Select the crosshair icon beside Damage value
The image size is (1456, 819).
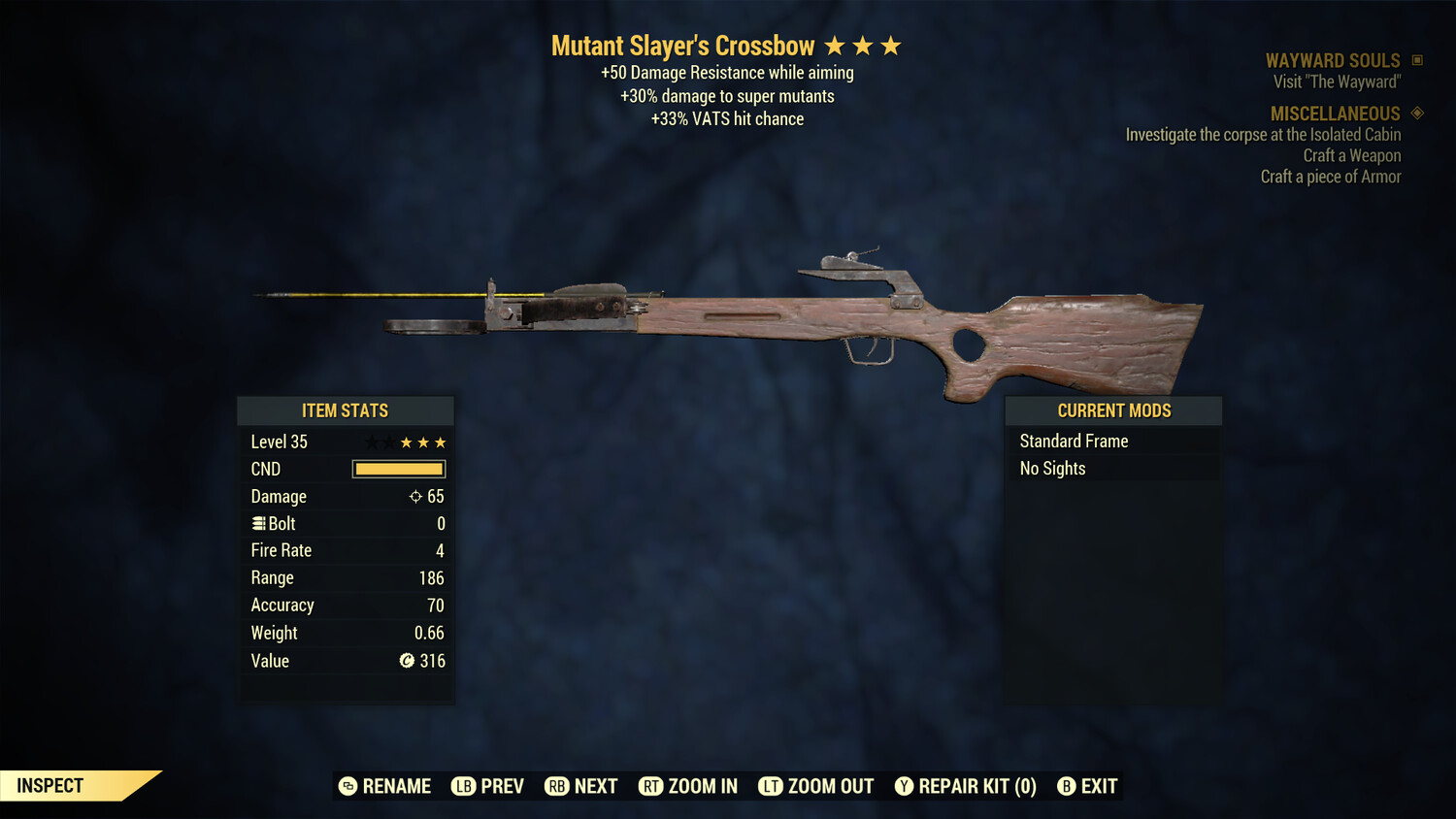tap(415, 496)
